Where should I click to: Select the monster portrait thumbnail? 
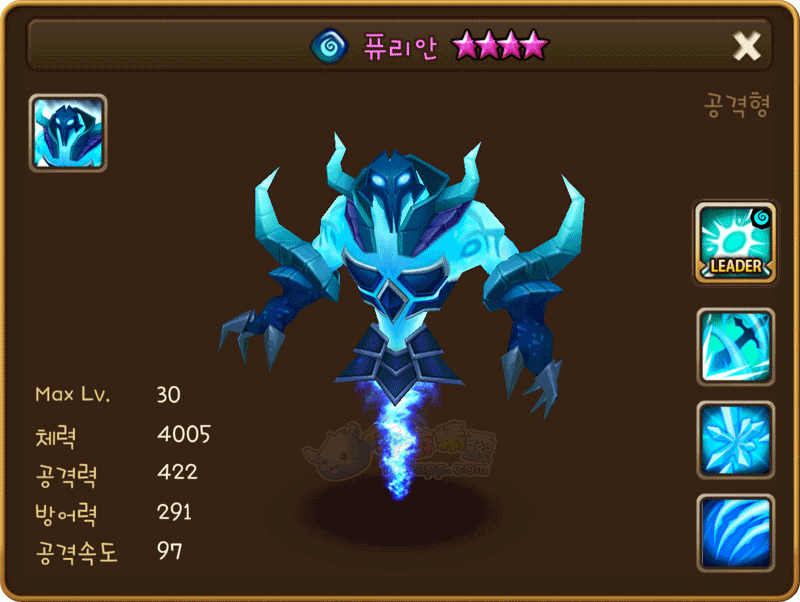coord(68,134)
